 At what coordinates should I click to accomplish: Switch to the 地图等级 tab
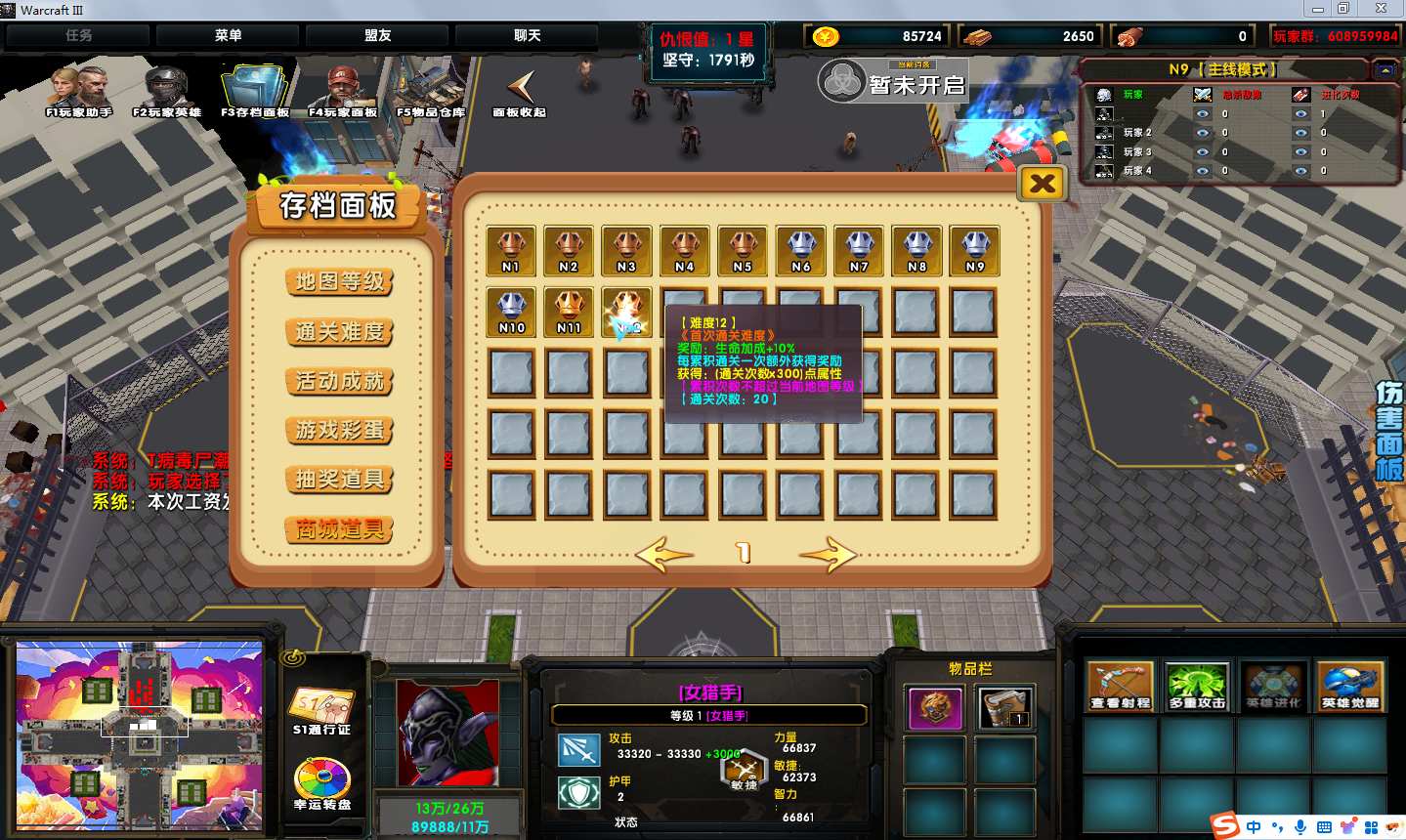tap(340, 281)
